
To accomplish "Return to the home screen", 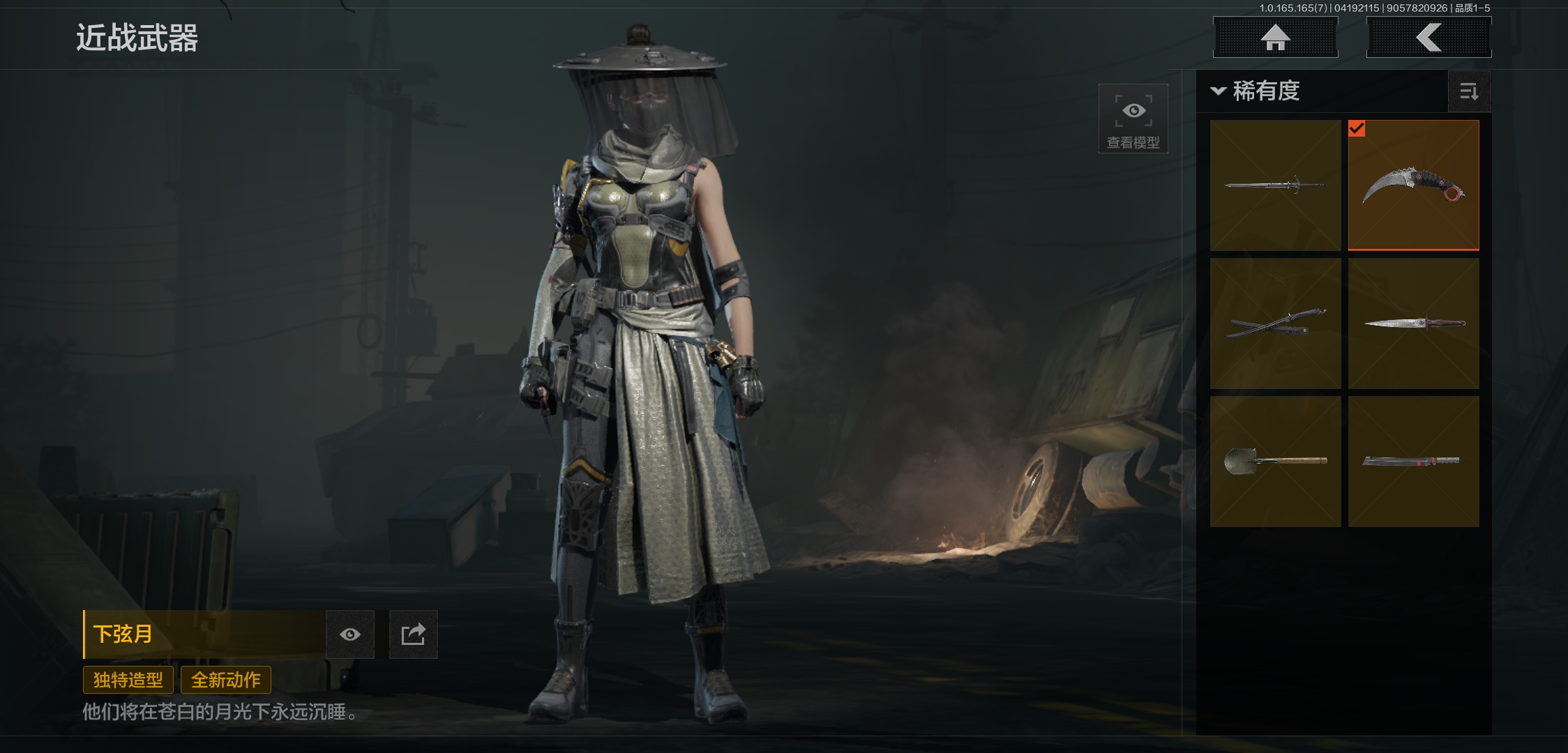I will [1275, 38].
